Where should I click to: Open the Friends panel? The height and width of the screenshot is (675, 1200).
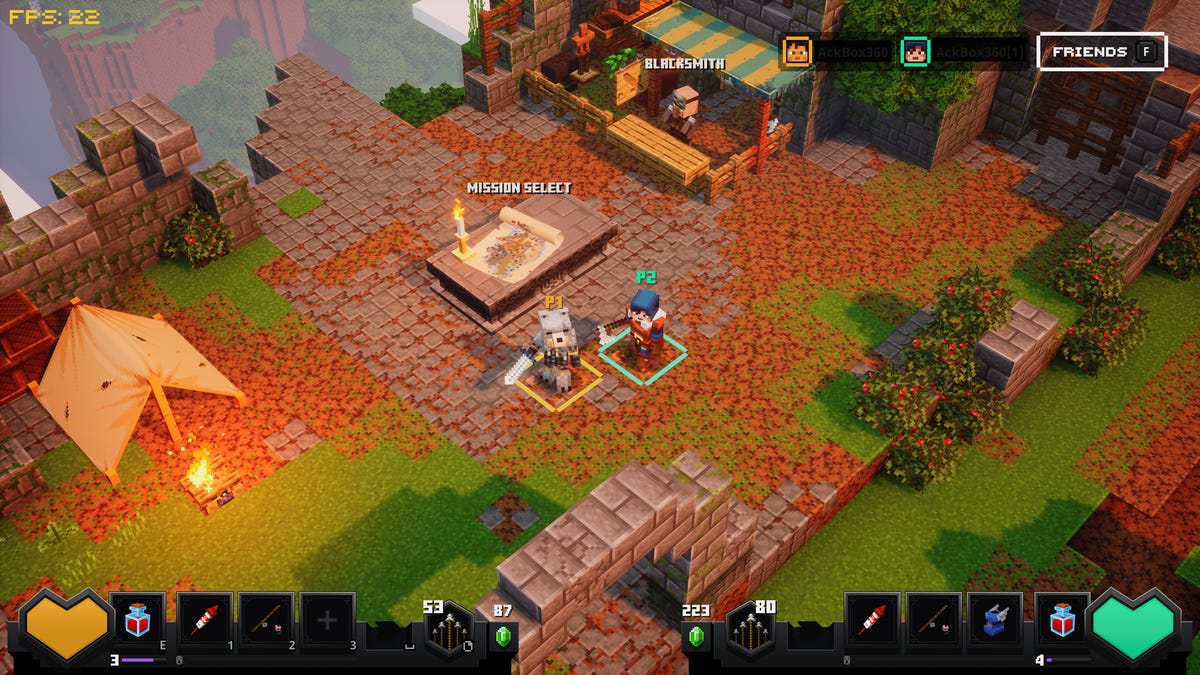point(1102,52)
